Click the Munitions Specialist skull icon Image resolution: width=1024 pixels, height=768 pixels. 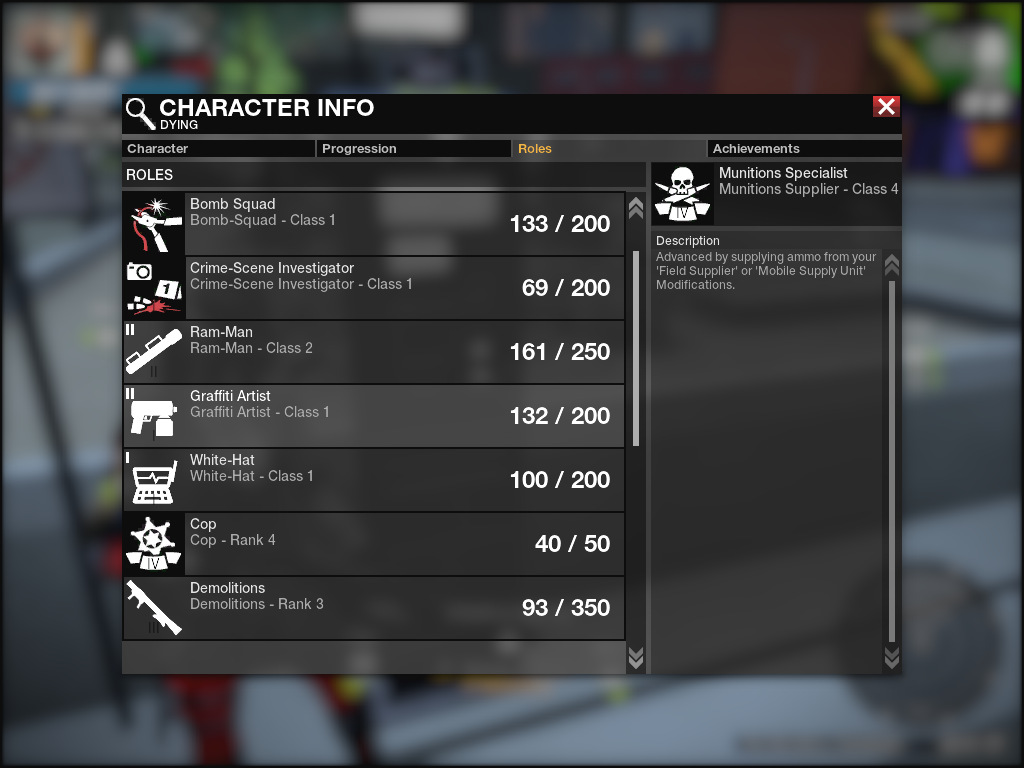(682, 194)
